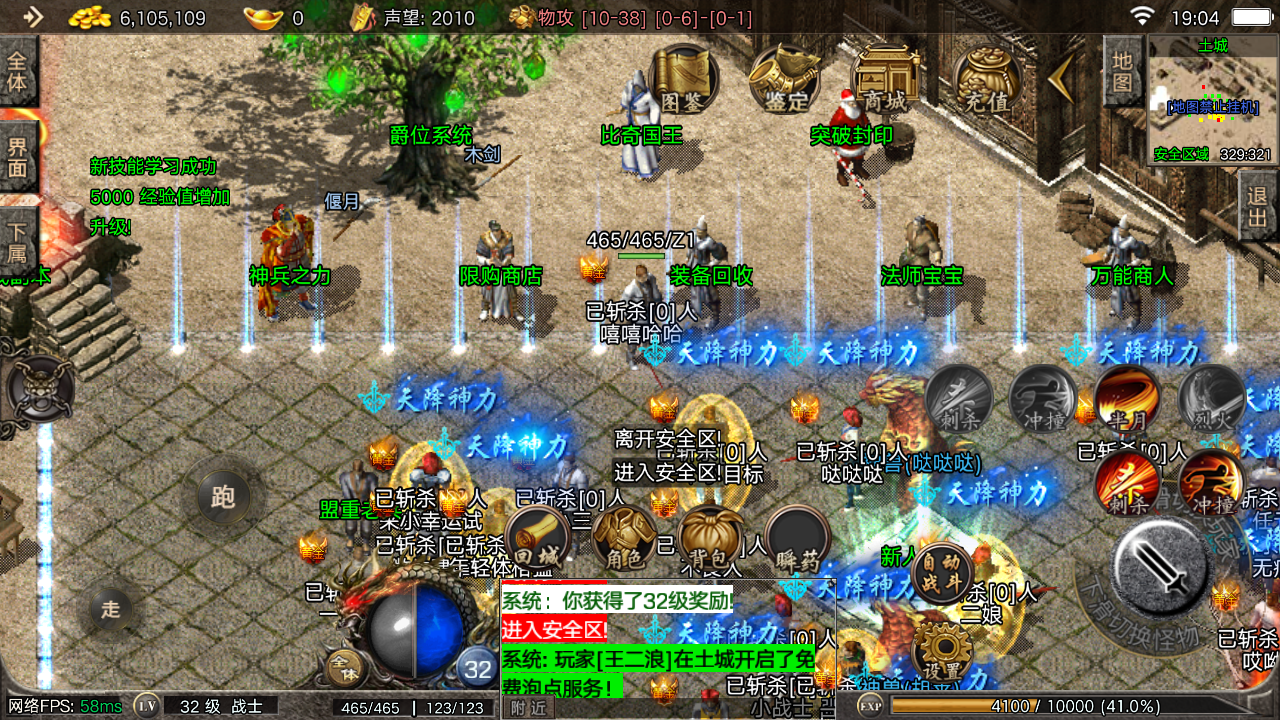Open the 商城 shop

pos(886,78)
